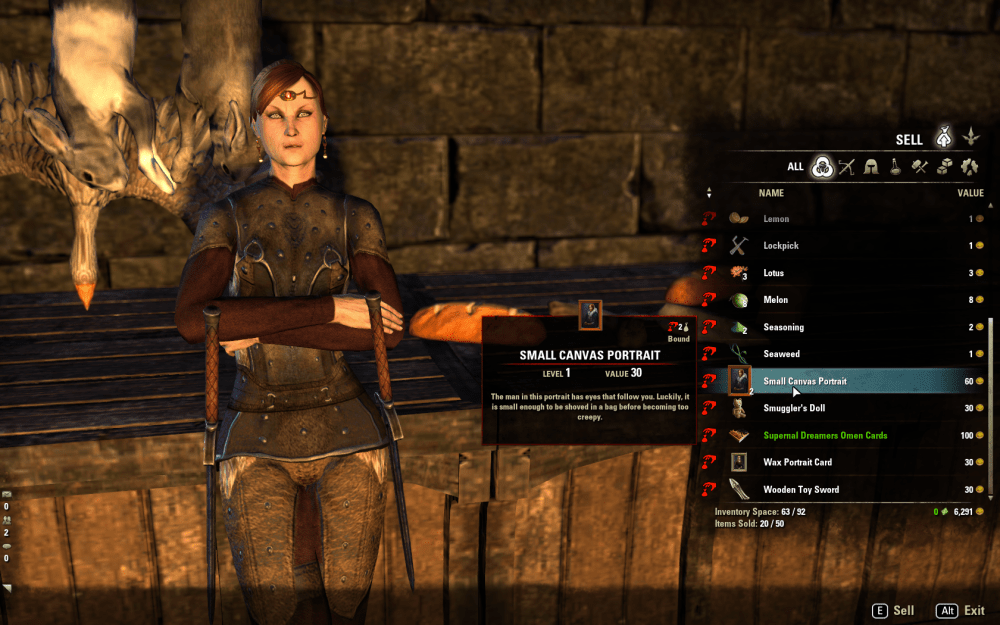Choose Supernal Dreamers Omen Cards
Screen dimensions: 1000x625
850,435
